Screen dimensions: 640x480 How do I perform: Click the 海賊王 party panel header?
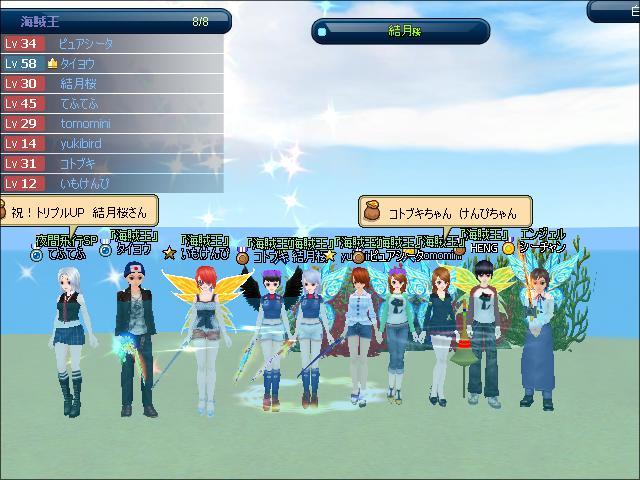point(114,21)
